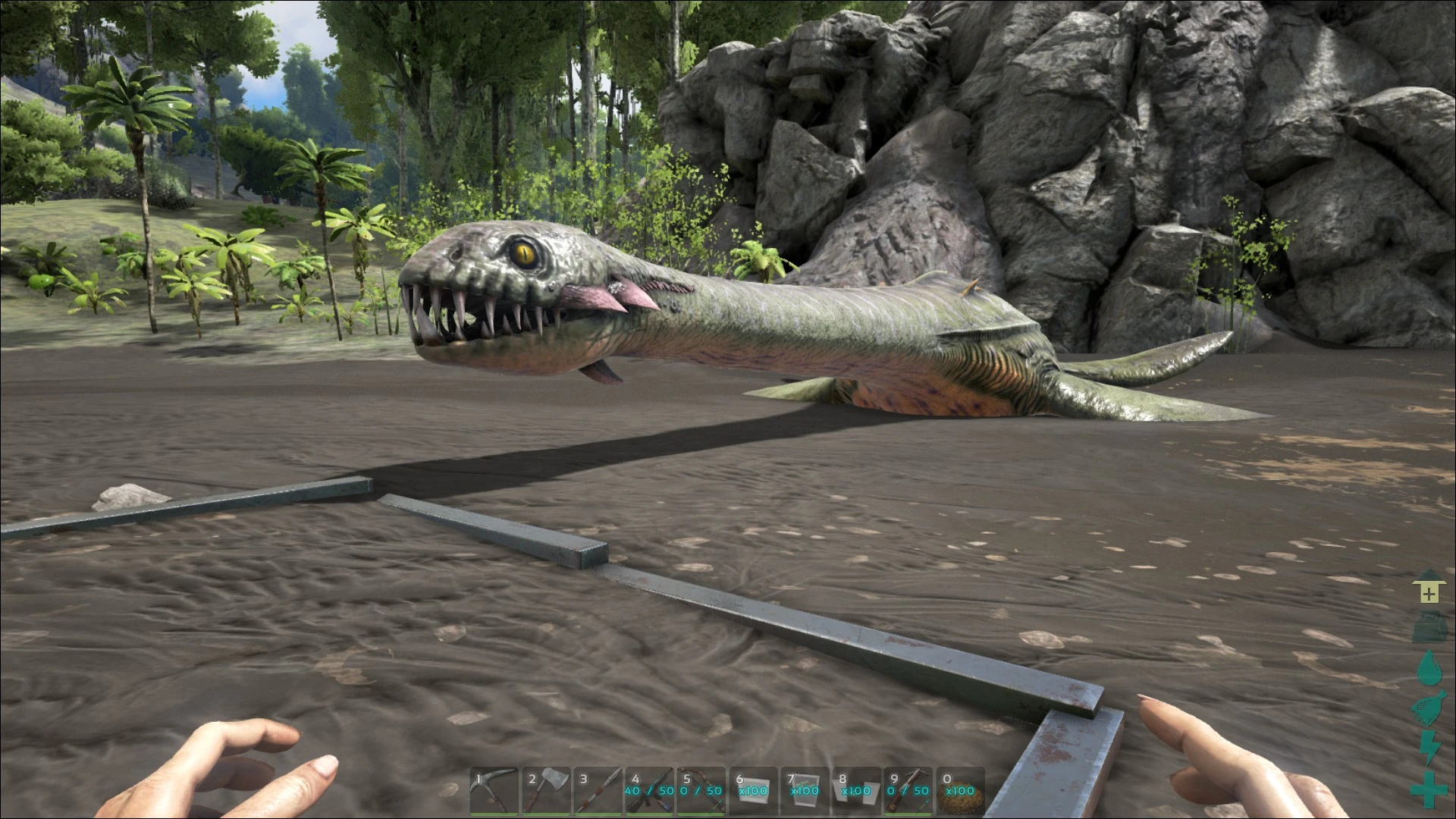The height and width of the screenshot is (819, 1456).
Task: Equip the spear from hotbar slot 3
Action: click(599, 792)
